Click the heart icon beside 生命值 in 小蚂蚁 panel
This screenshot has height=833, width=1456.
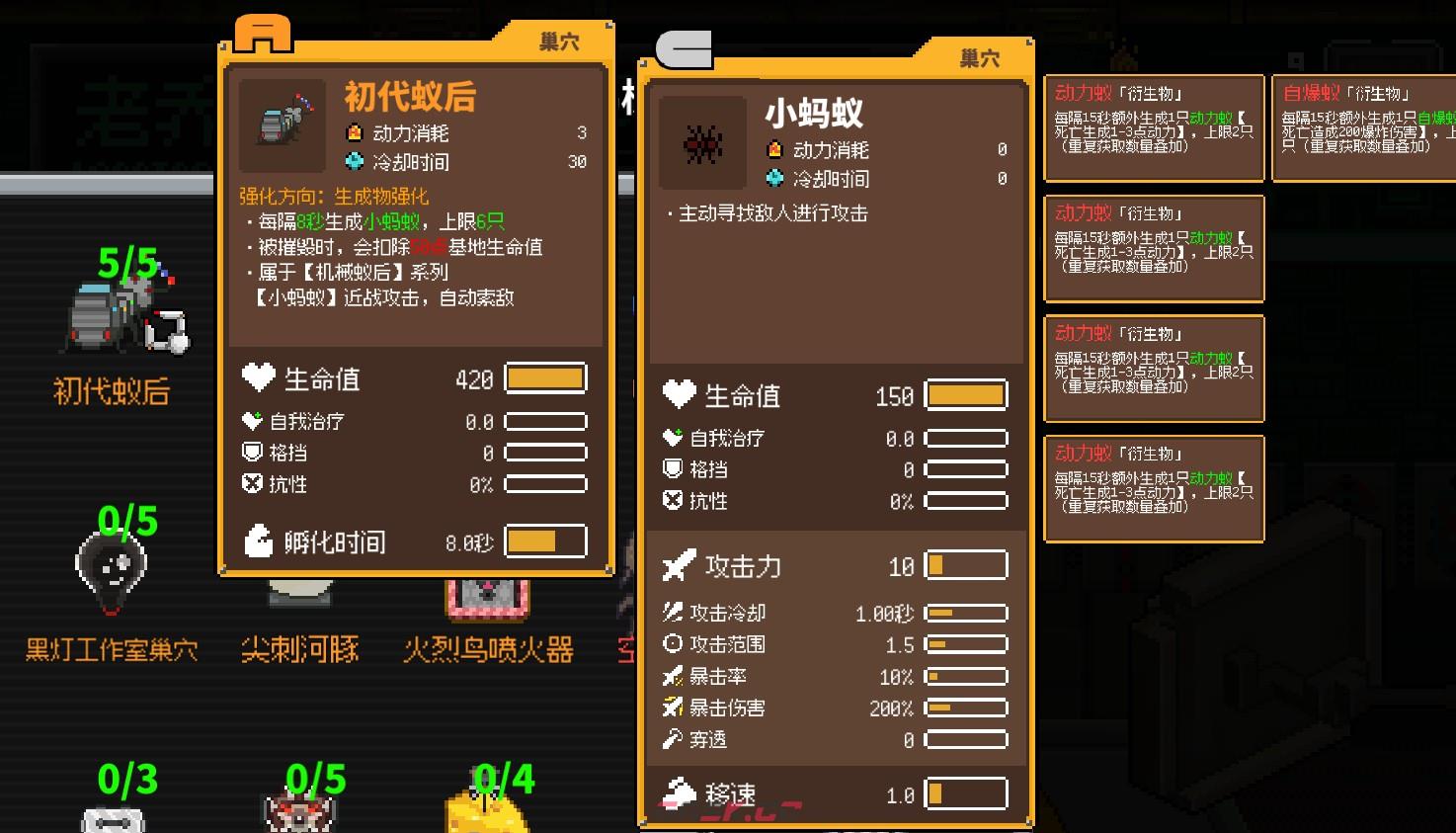click(679, 394)
